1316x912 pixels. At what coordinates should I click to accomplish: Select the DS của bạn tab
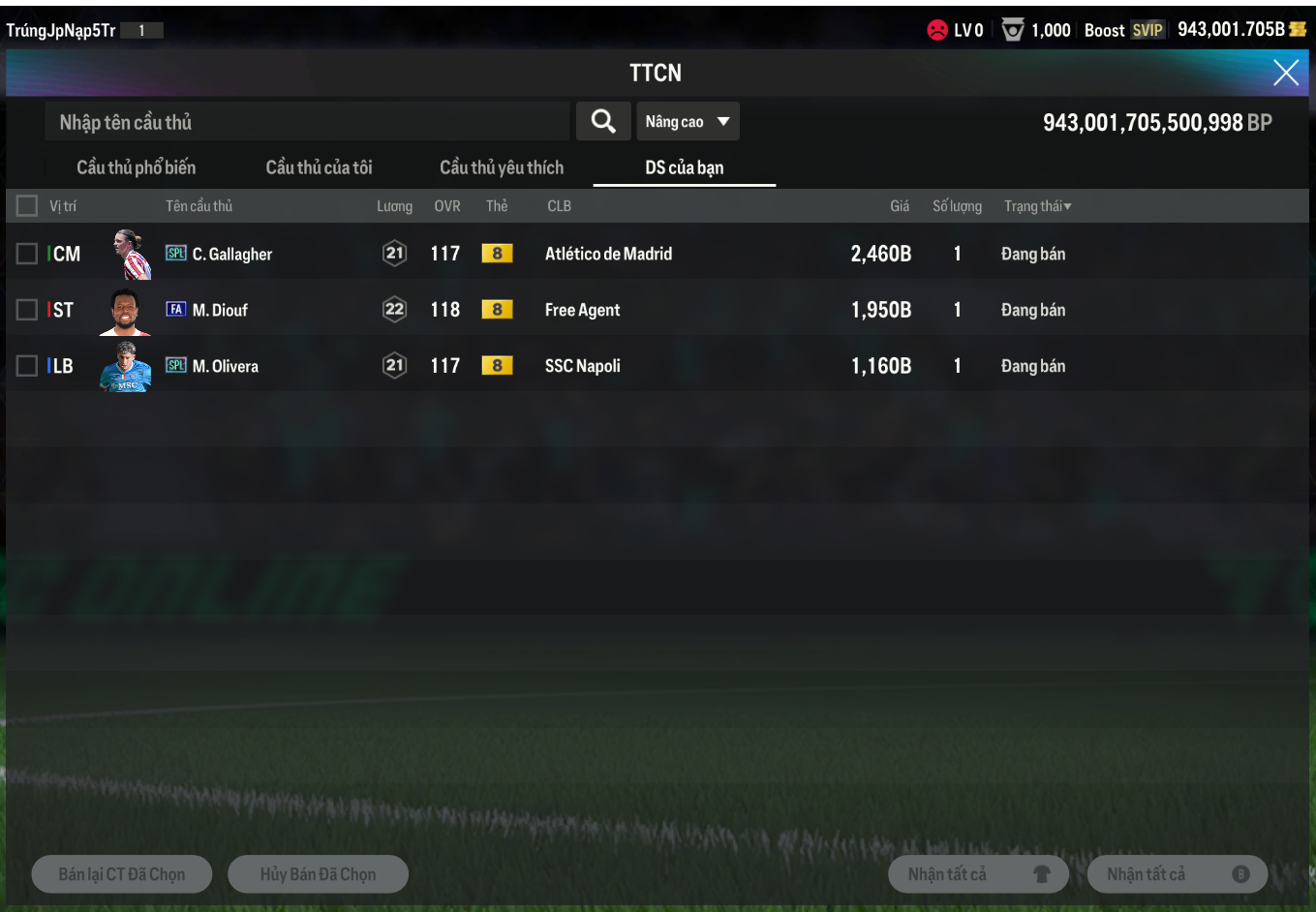[684, 167]
